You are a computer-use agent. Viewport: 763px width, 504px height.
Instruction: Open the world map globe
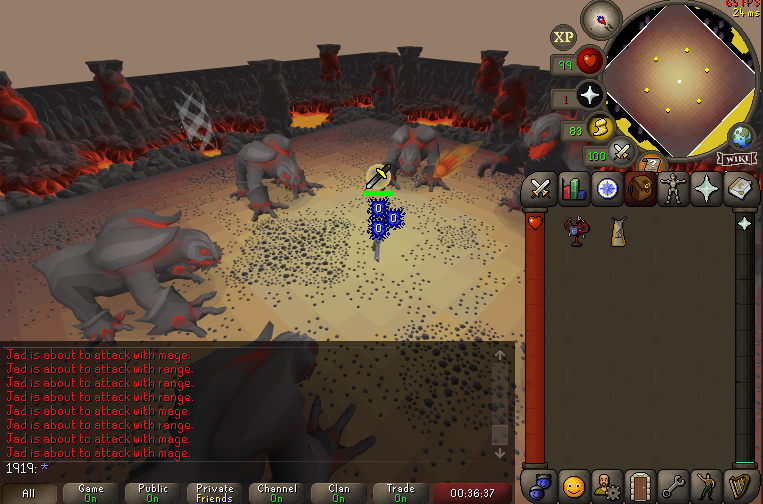pos(742,136)
